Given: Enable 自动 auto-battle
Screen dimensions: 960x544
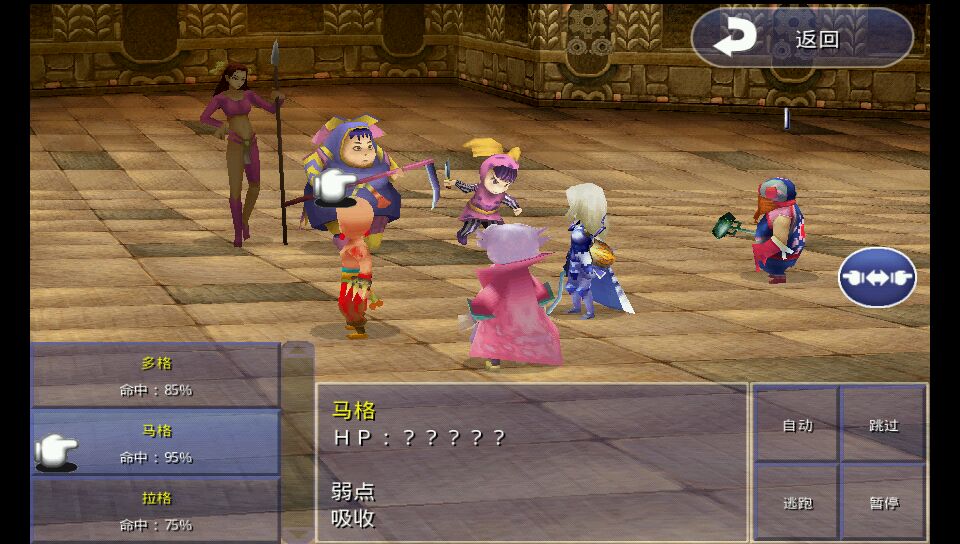Looking at the screenshot, I should [797, 425].
